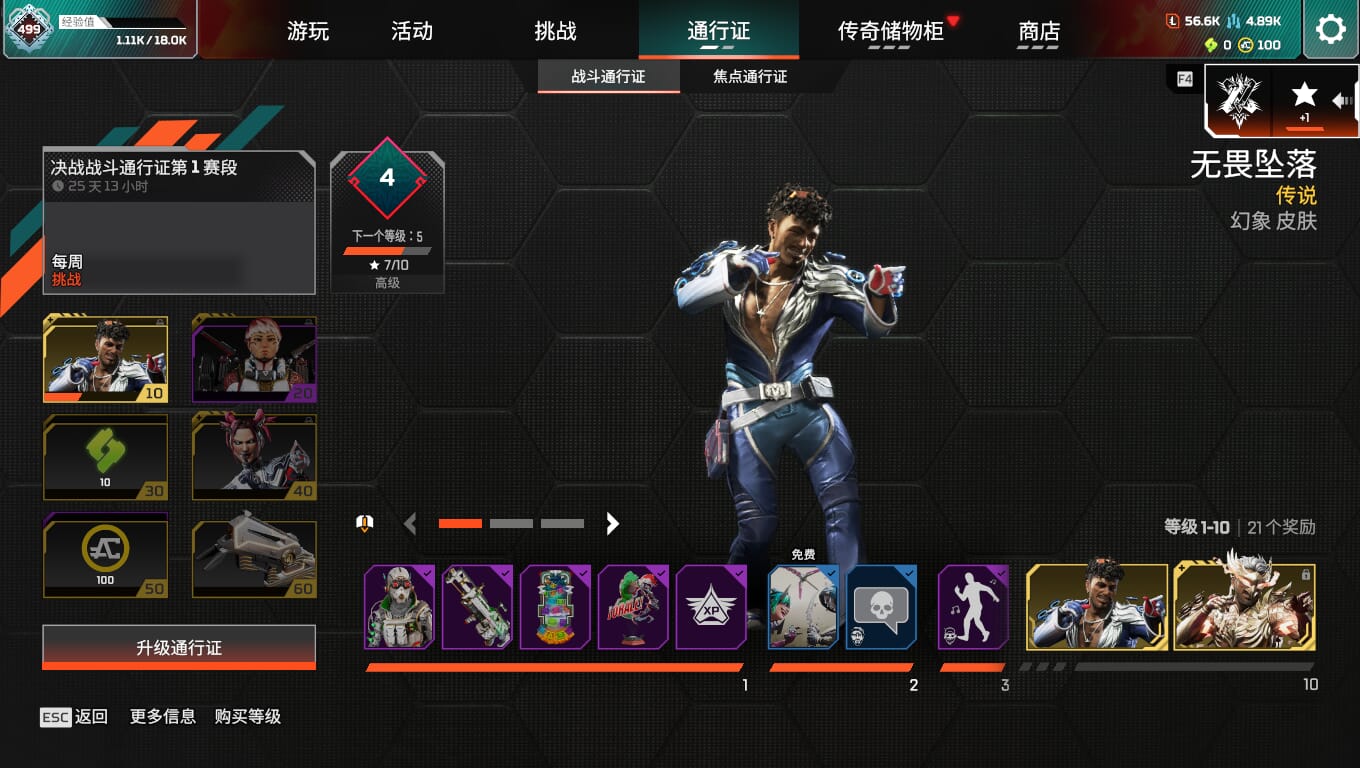Switch to the 焦点通行证 sub-tab
The image size is (1360, 768).
(x=749, y=77)
